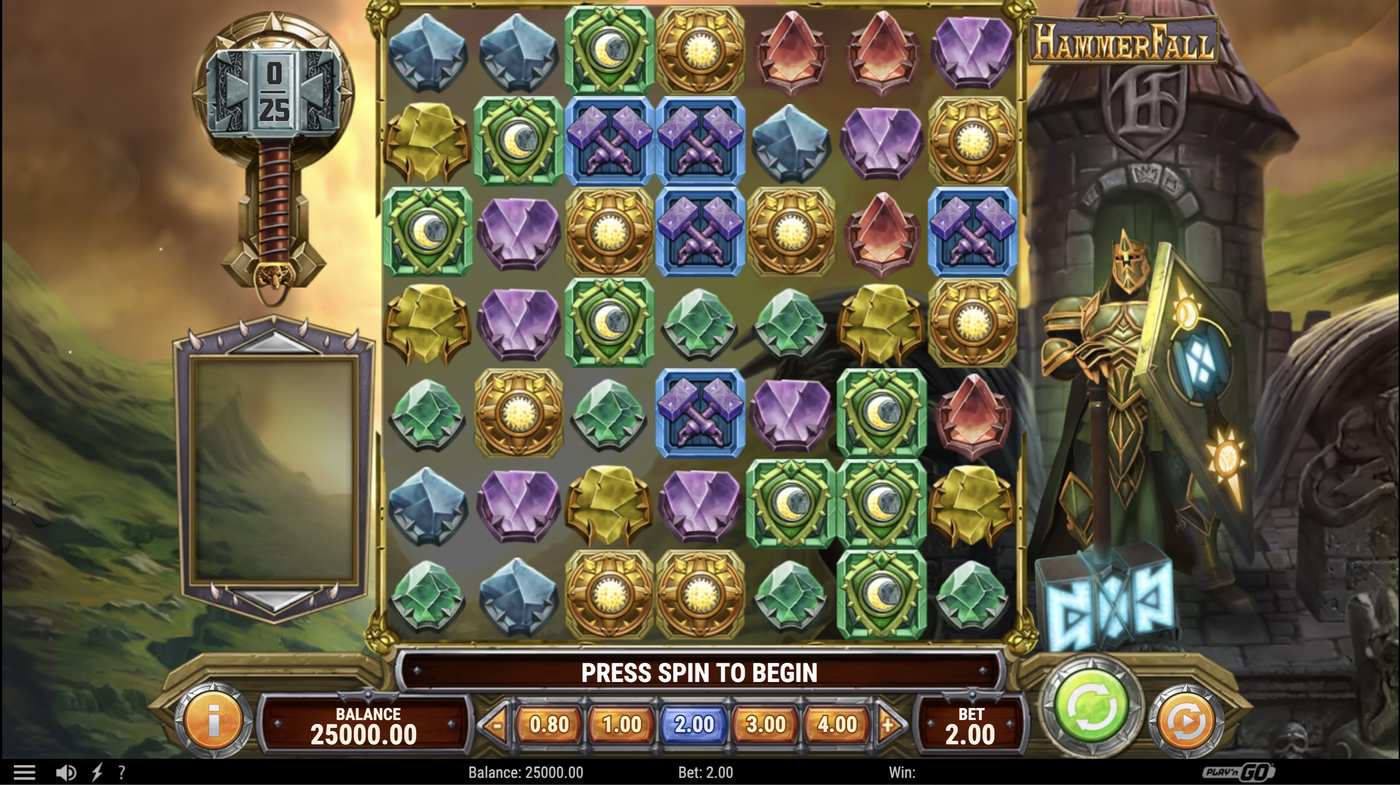Enable quick spin with the lightning icon
The image size is (1400, 785).
click(96, 771)
